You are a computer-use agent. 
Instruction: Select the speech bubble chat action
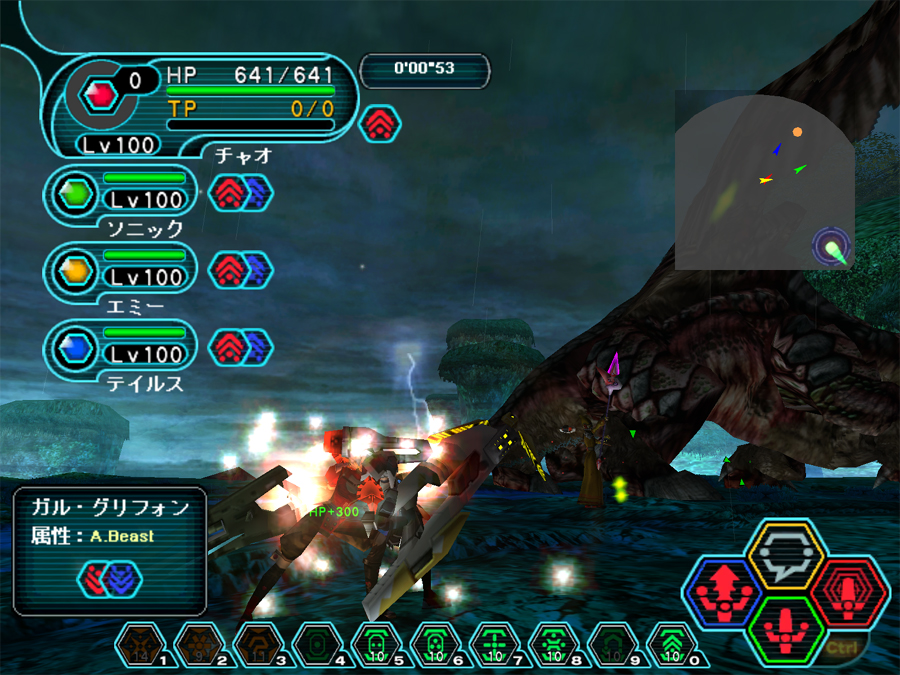click(786, 553)
